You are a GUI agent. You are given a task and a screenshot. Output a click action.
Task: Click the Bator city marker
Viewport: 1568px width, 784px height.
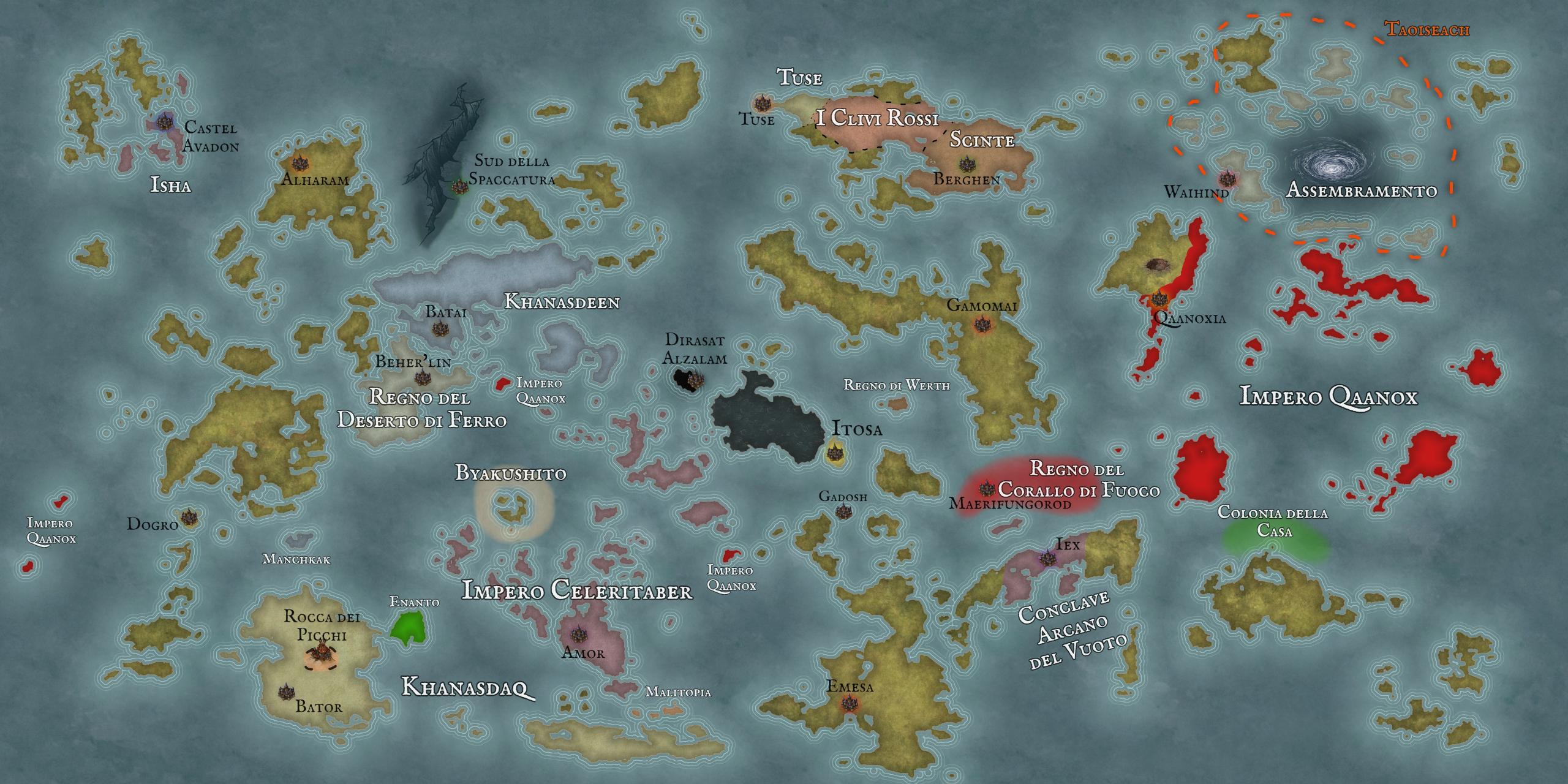click(284, 692)
